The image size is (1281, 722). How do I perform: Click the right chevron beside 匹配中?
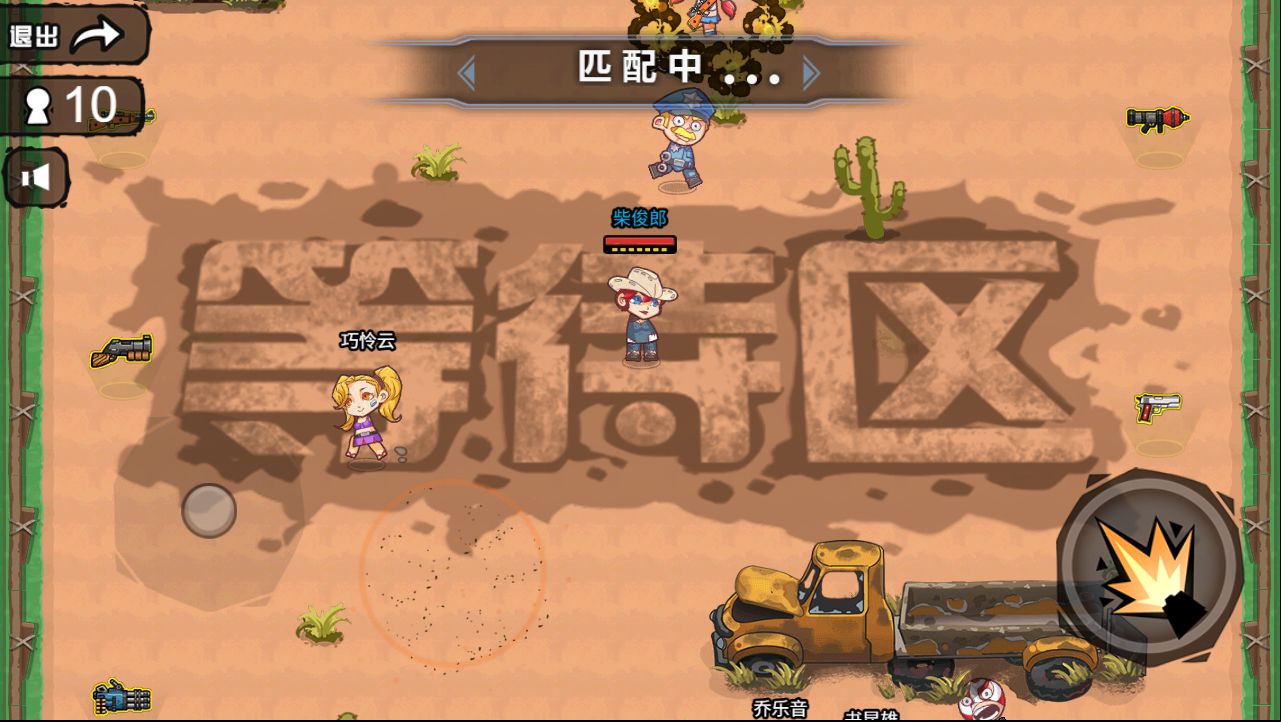coord(810,70)
